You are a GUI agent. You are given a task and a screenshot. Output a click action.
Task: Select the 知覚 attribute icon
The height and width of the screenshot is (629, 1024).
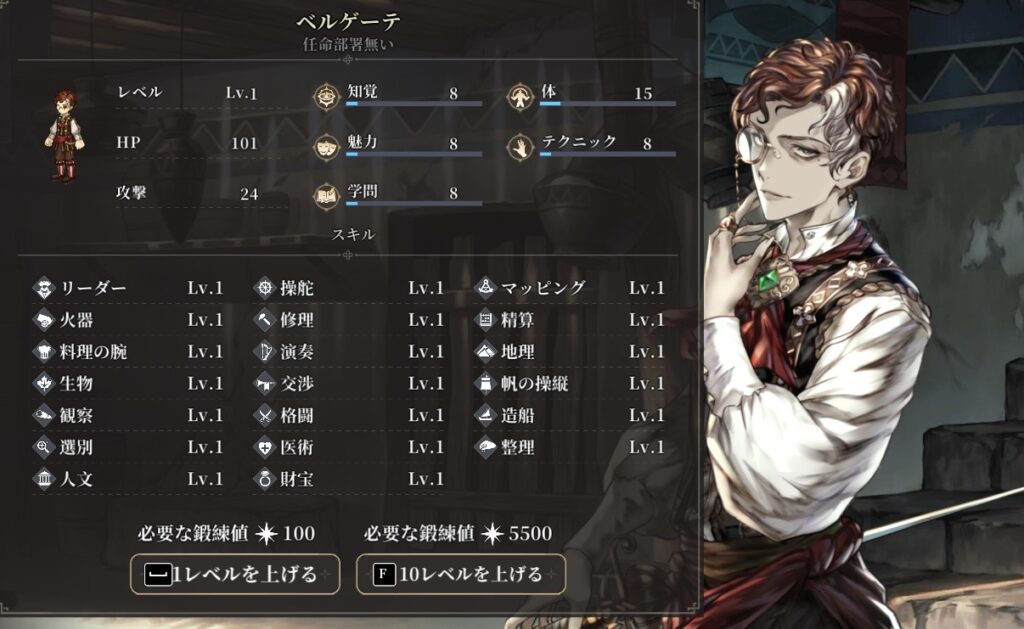(x=326, y=96)
